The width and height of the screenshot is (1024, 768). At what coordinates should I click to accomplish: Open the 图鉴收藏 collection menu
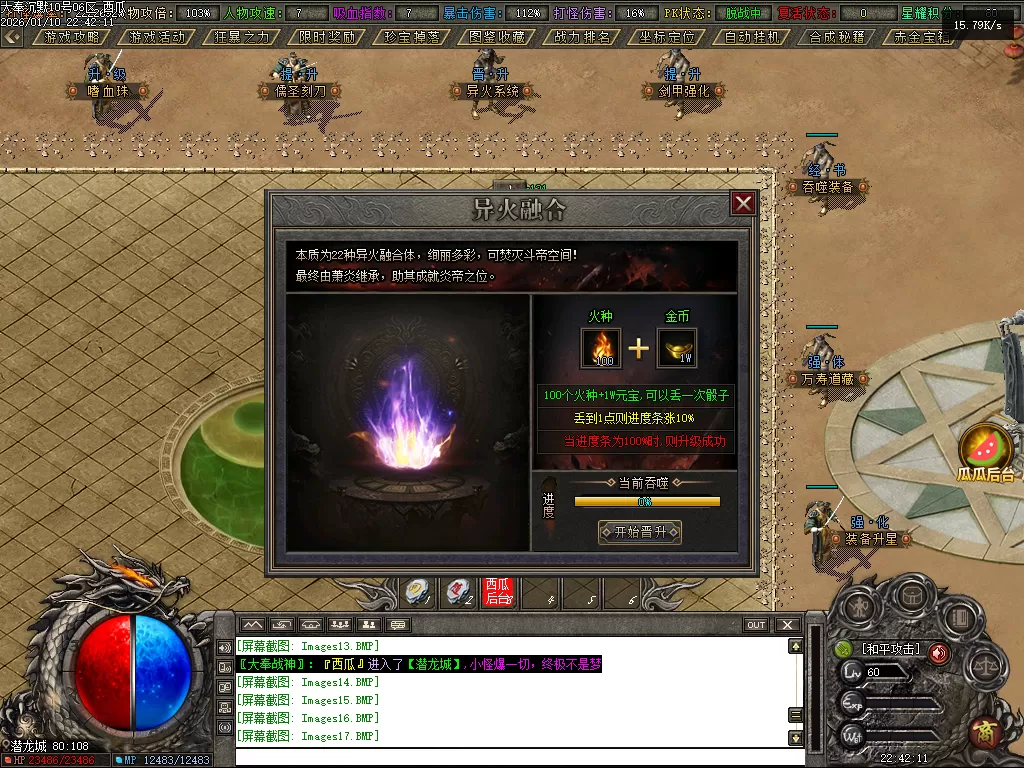[x=497, y=37]
